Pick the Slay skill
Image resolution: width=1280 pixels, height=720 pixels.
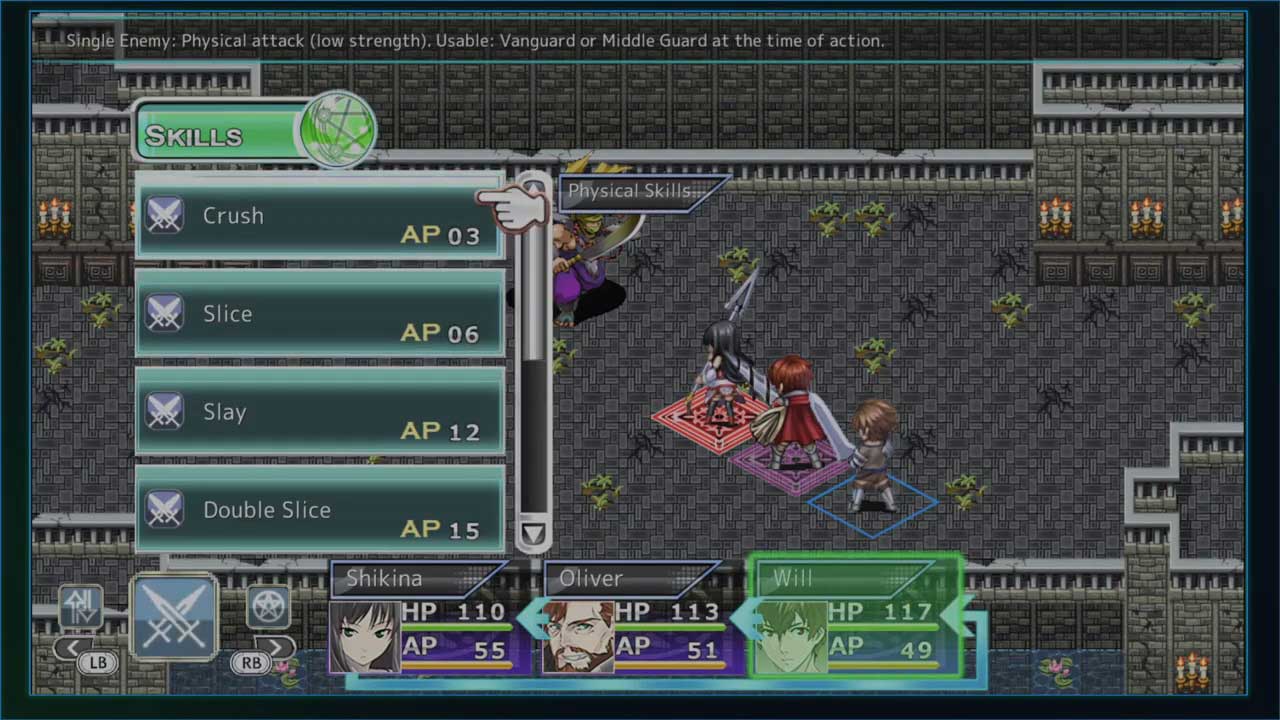[319, 412]
